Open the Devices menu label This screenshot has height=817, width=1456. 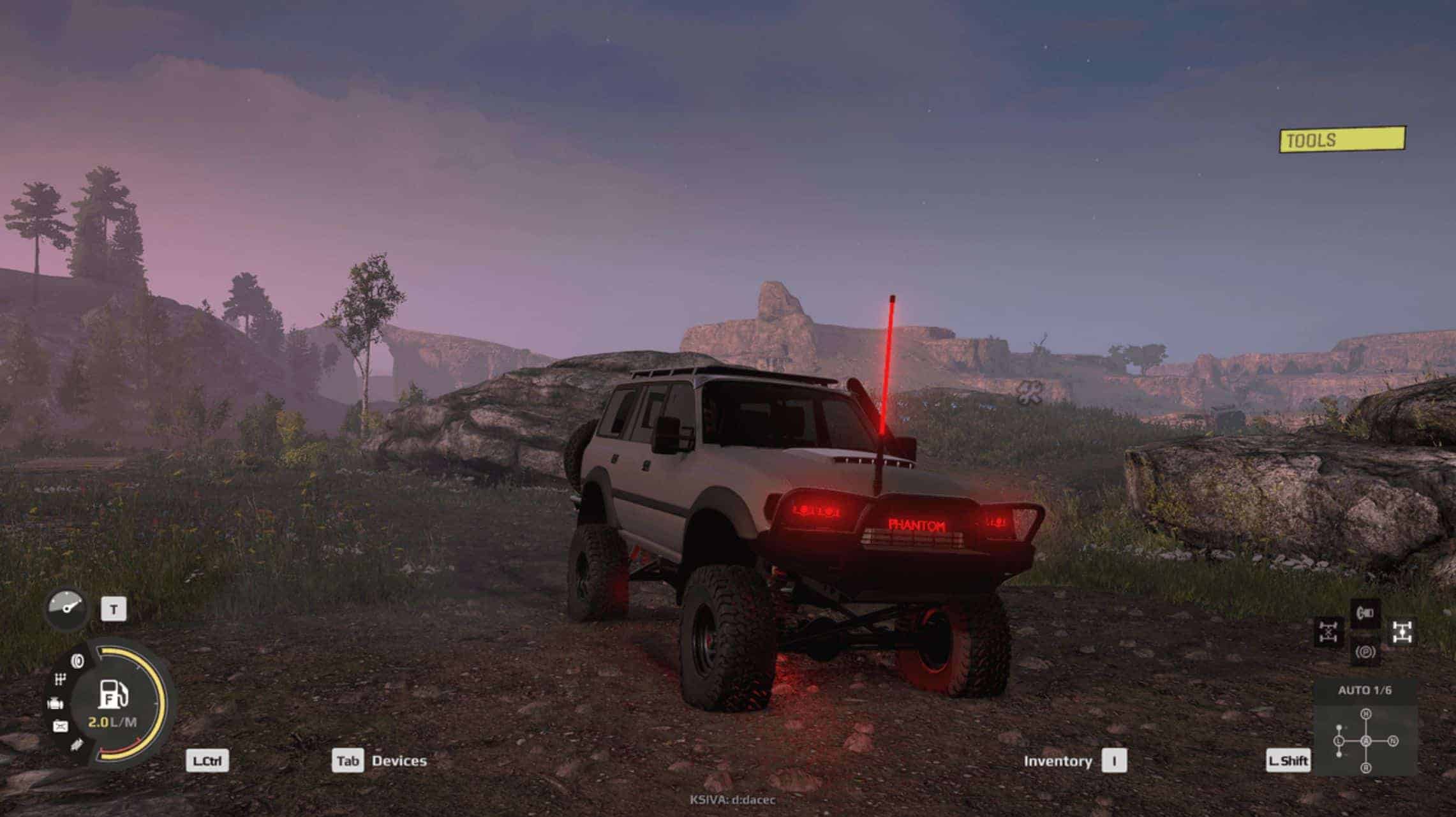click(x=399, y=761)
